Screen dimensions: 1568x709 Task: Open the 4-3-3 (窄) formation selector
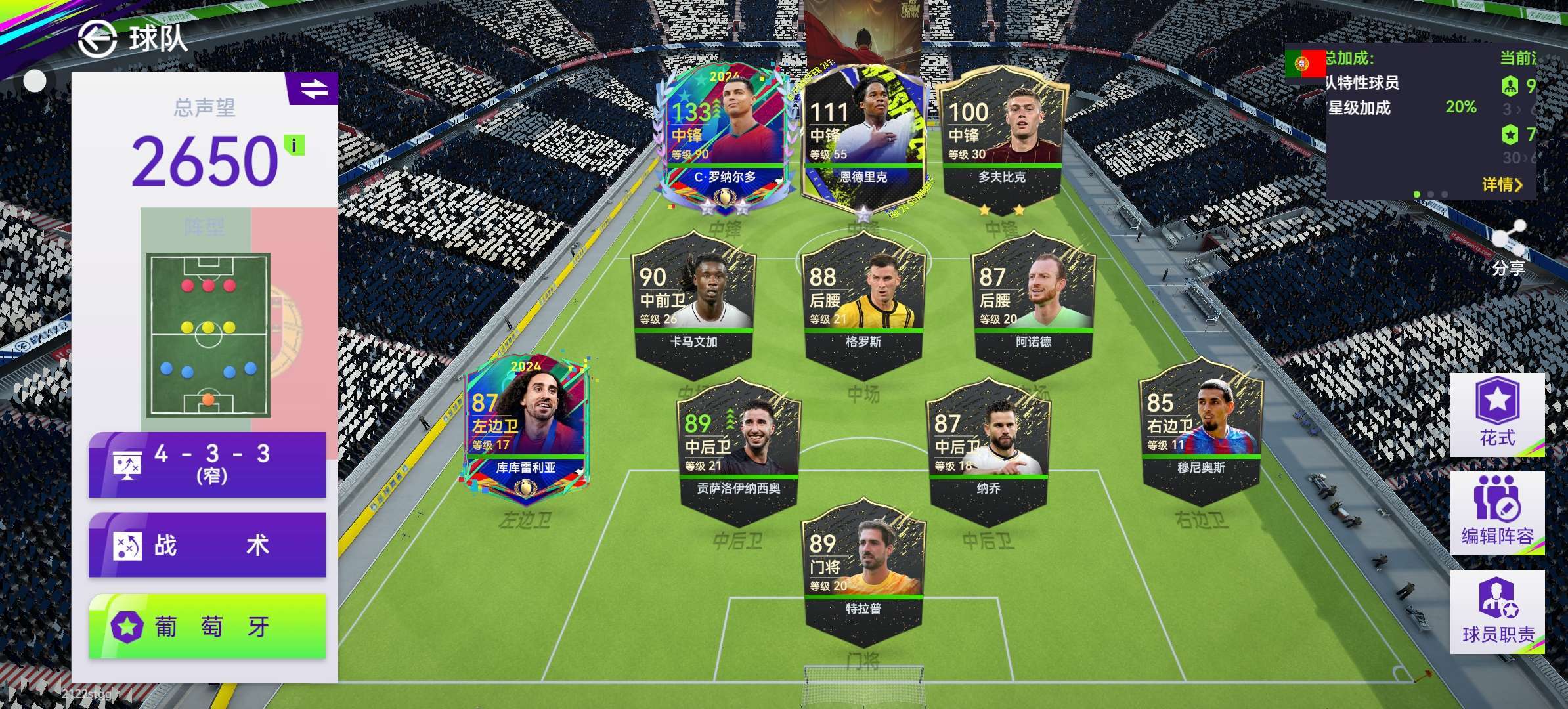[207, 464]
